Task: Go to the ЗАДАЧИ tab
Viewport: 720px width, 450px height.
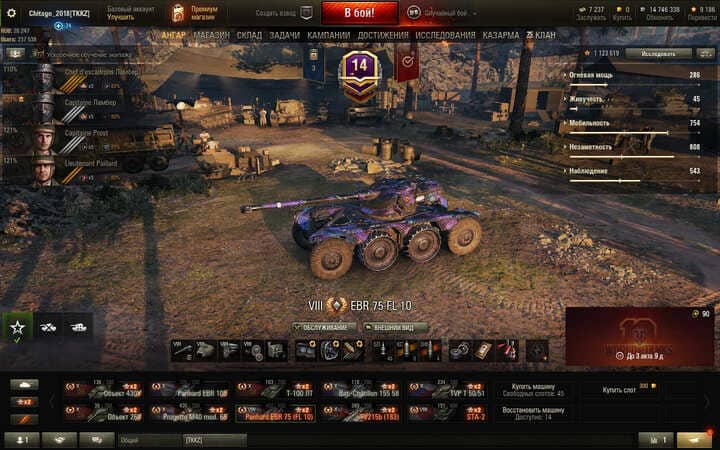Action: (284, 35)
